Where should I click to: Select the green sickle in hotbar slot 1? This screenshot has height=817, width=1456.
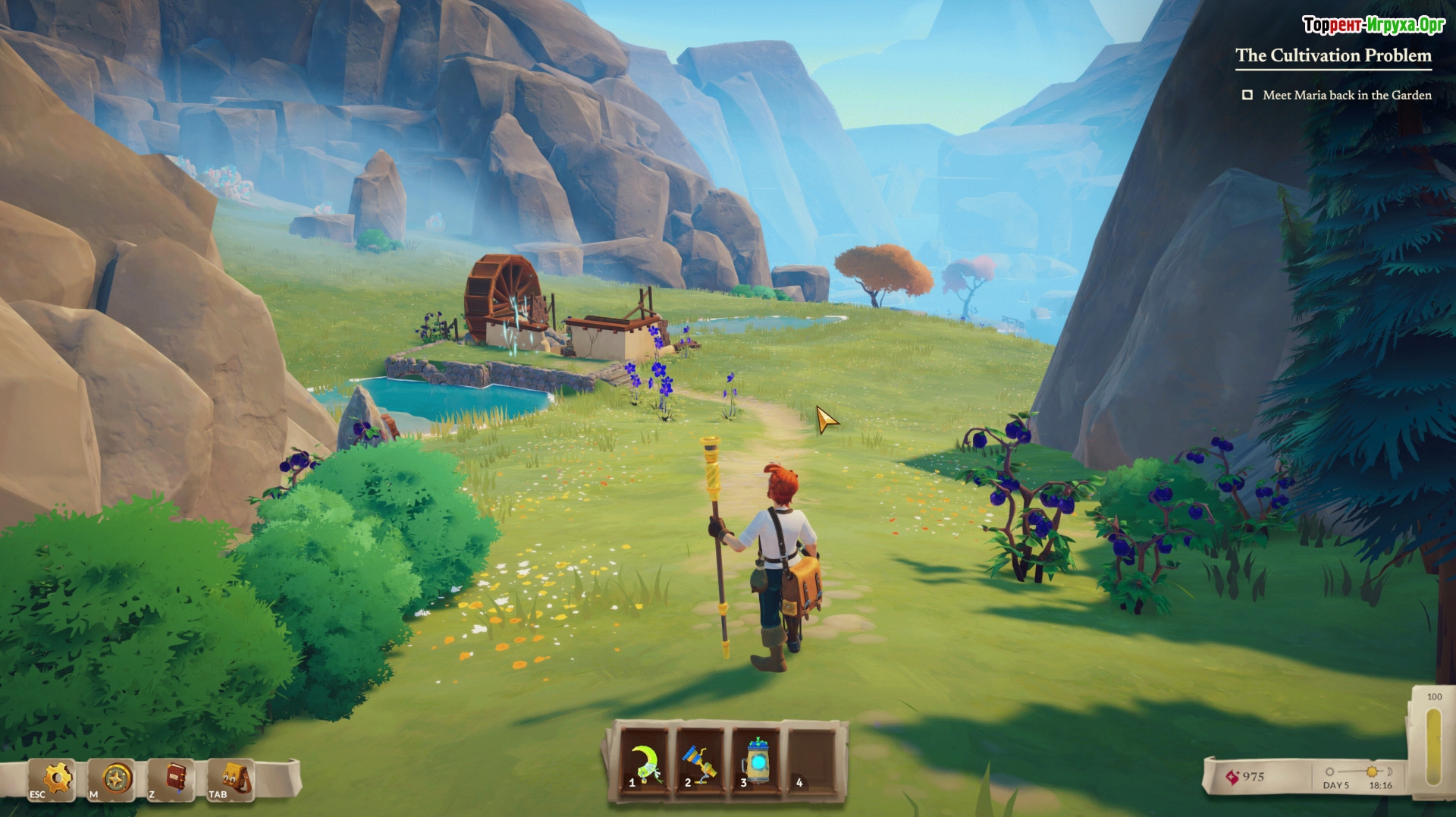click(x=645, y=762)
